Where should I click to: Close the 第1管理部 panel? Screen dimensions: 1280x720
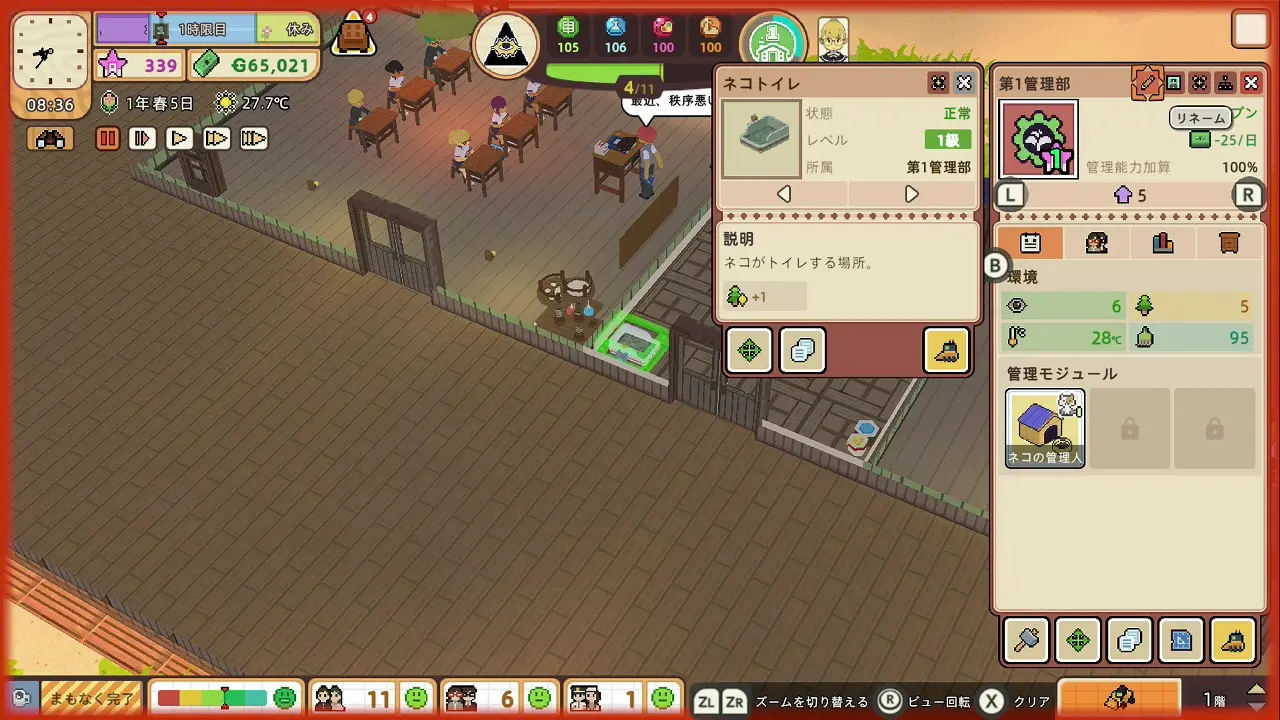coord(1251,83)
